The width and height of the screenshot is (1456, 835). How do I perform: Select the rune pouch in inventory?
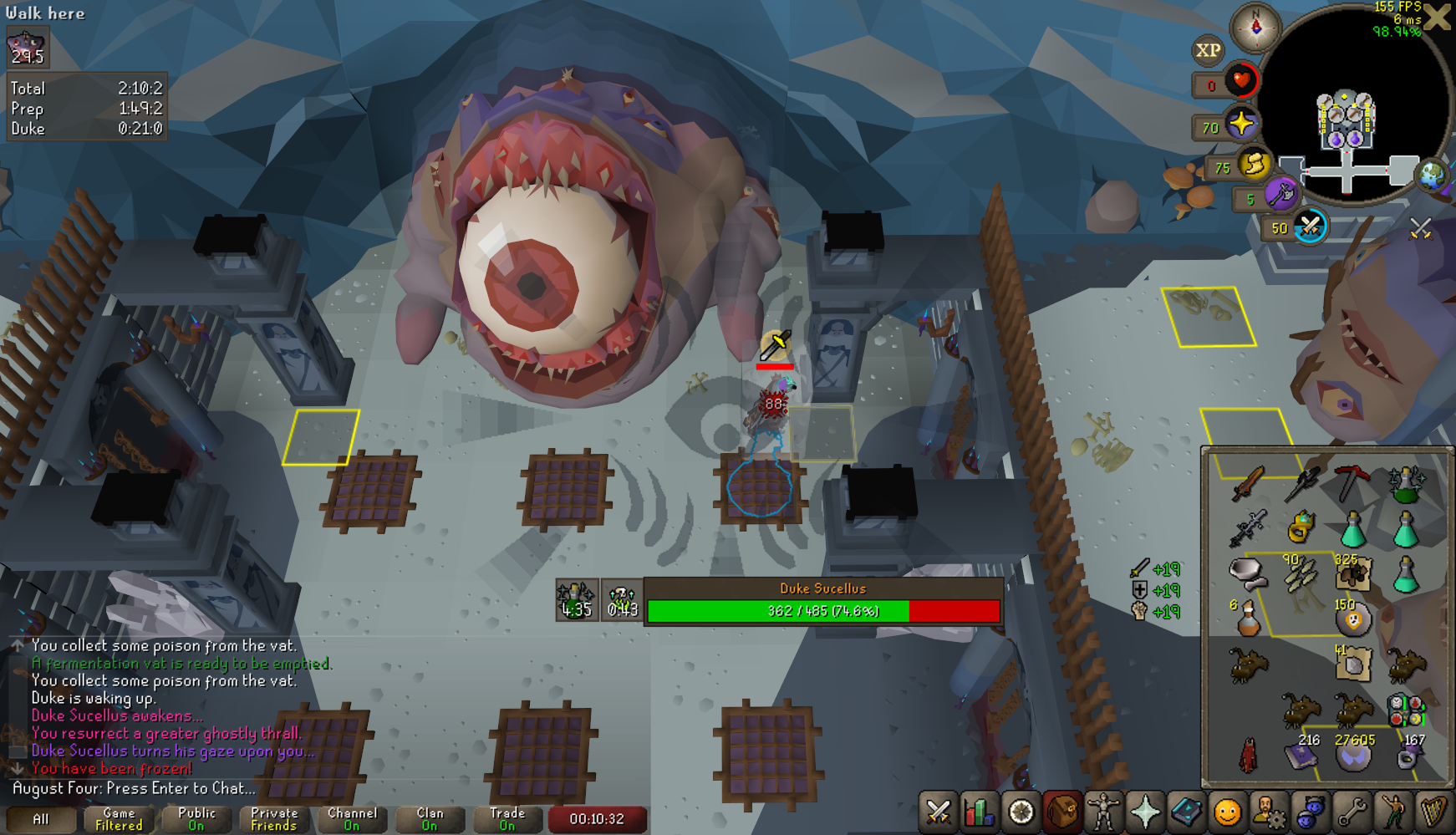(x=1405, y=710)
